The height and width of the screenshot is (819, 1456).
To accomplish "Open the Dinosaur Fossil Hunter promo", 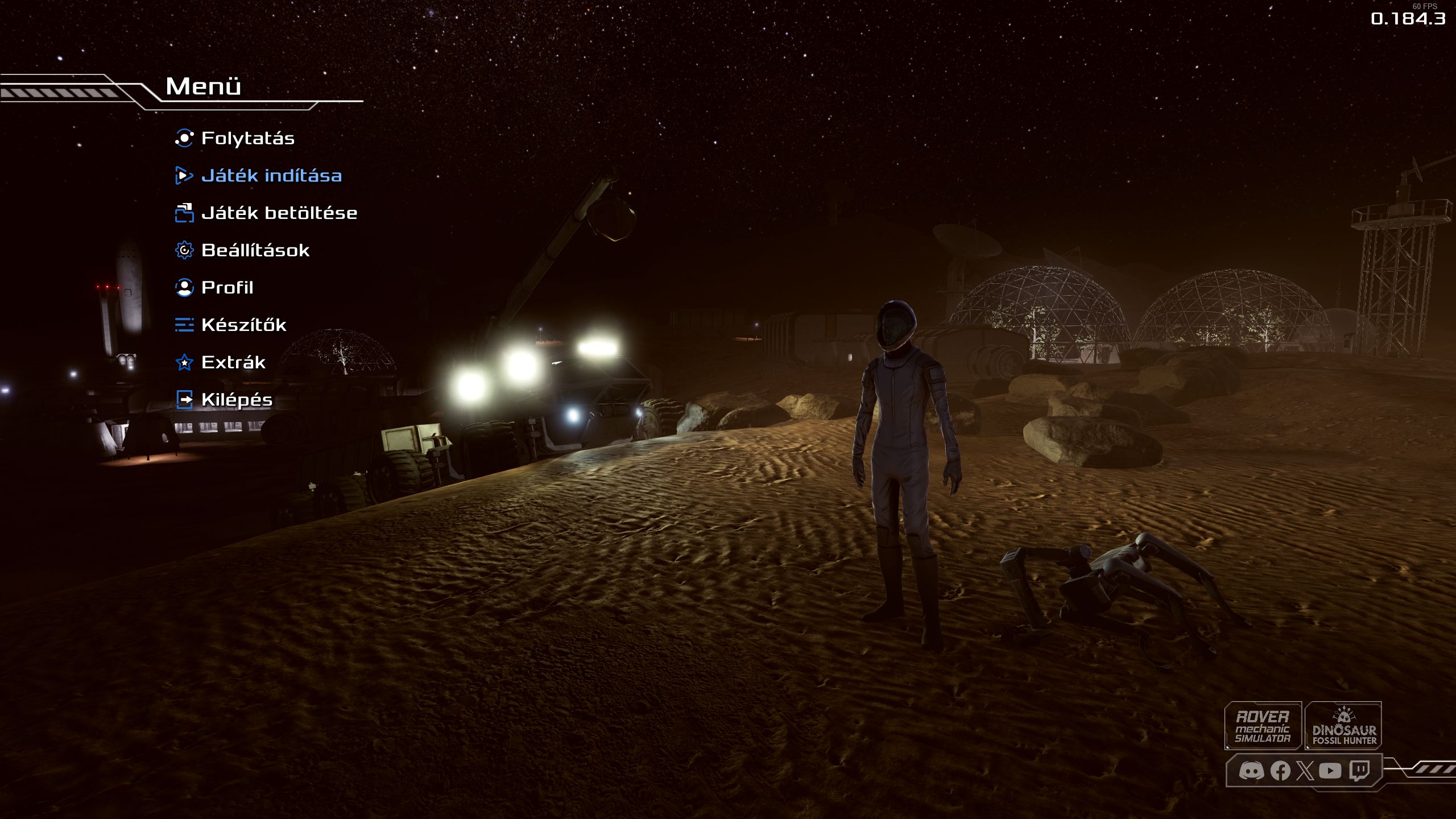I will click(1343, 726).
